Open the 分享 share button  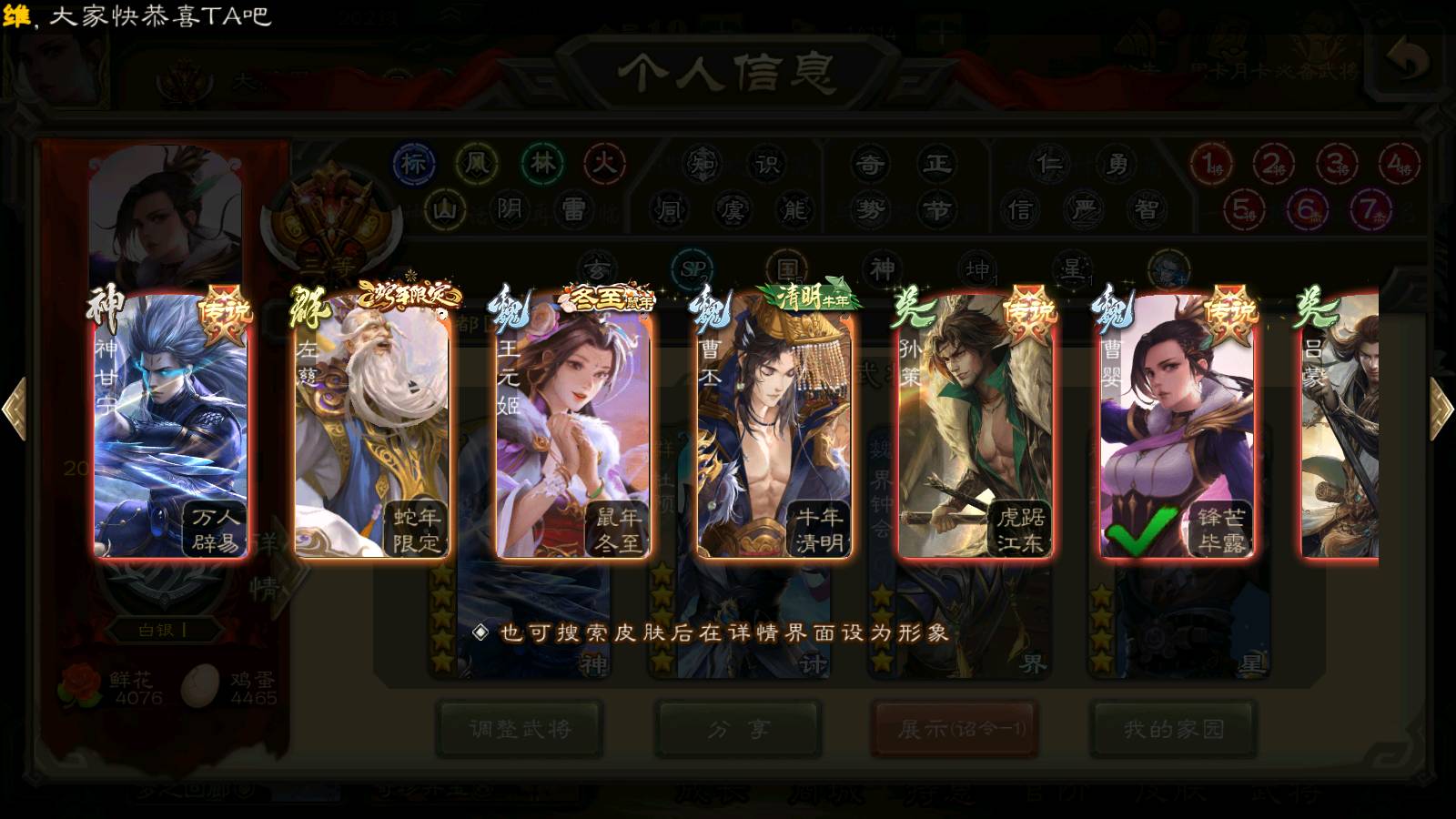[739, 729]
